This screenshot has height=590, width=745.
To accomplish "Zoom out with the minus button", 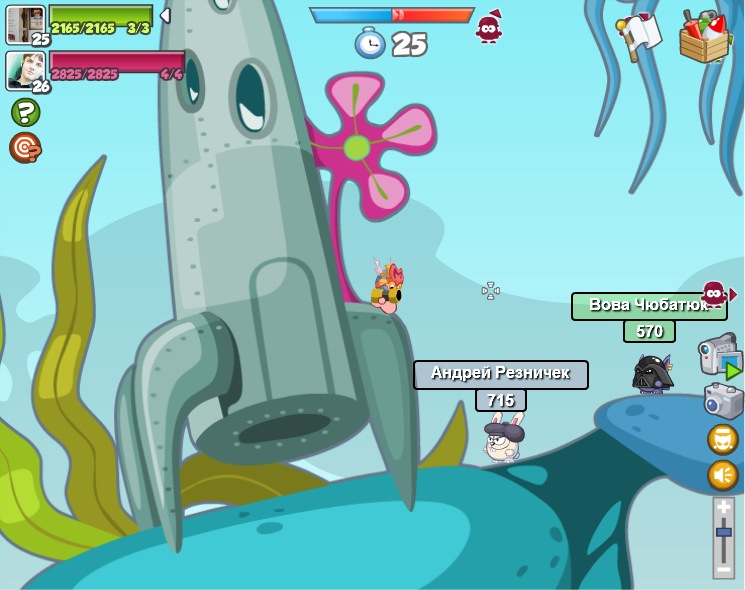I will [723, 568].
